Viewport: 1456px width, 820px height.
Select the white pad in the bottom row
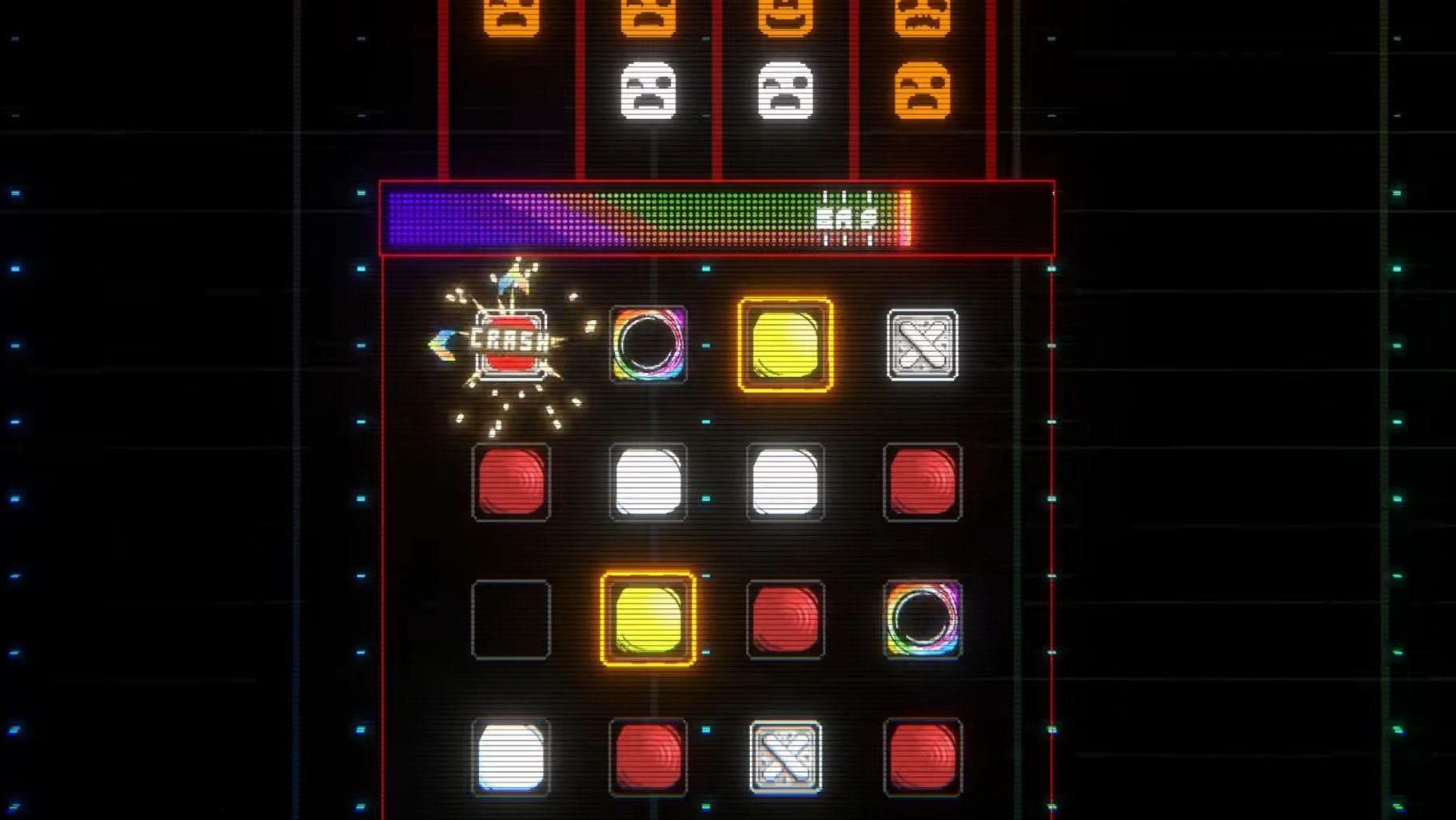(512, 759)
